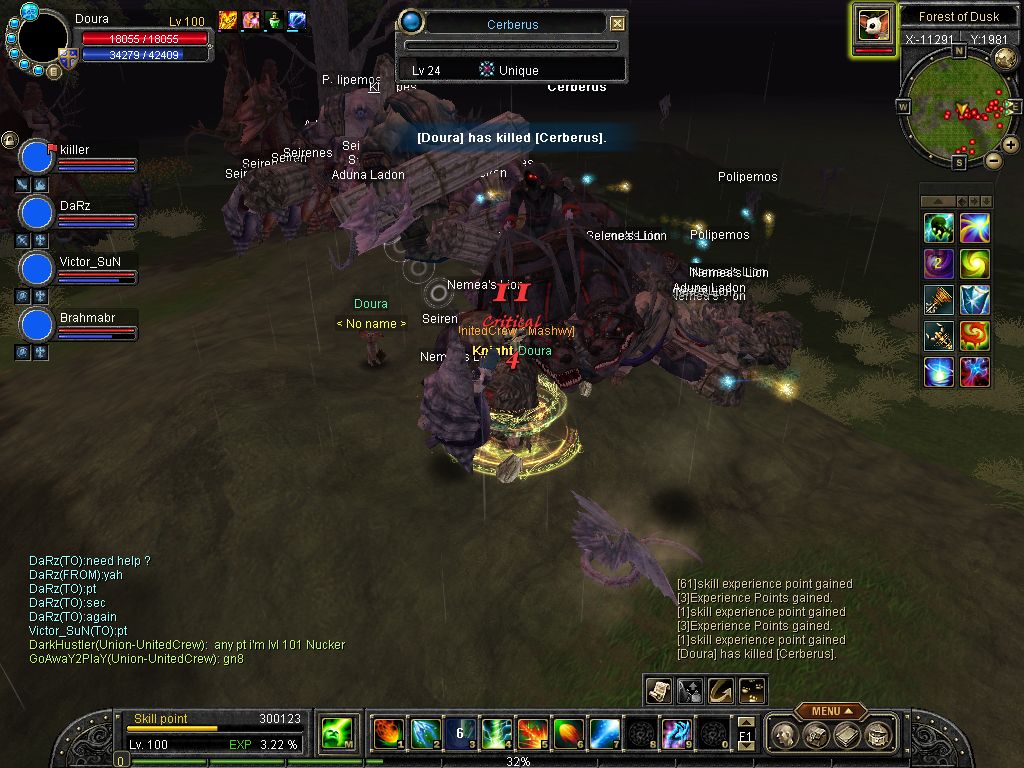Viewport: 1024px width, 768px height.
Task: Zoom in the minimap with plus button
Action: [x=1011, y=145]
